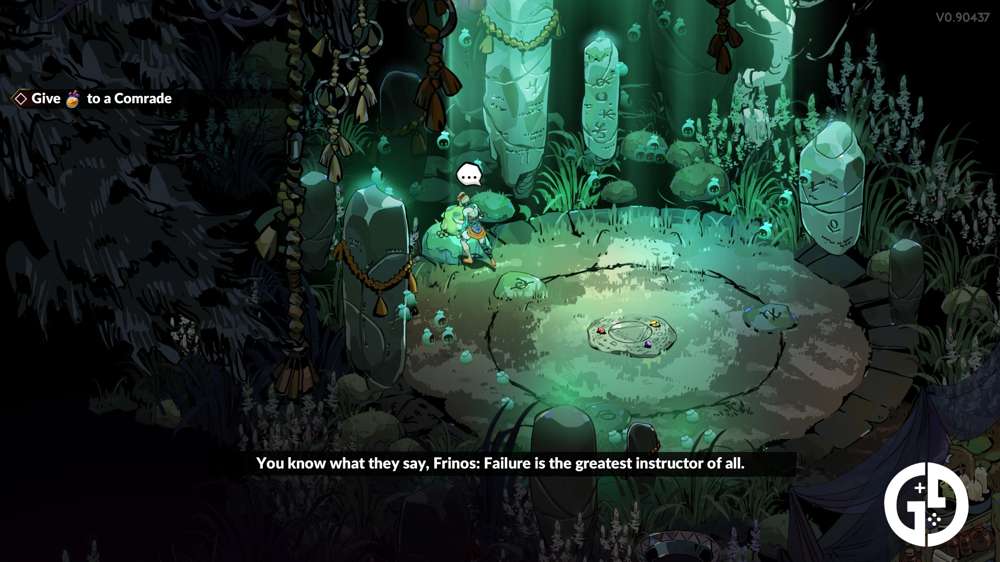Click the gamepad logo watermark
The width and height of the screenshot is (1000, 562).
pos(926,504)
